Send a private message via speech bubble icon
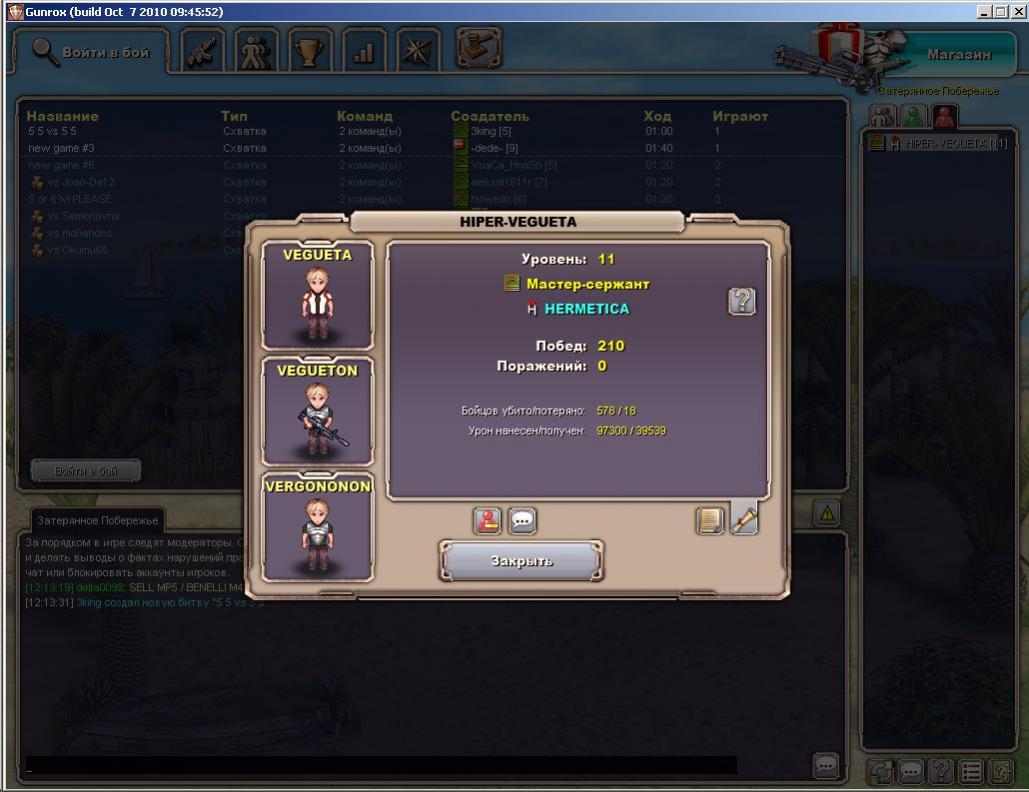Image resolution: width=1029 pixels, height=792 pixels. pyautogui.click(x=522, y=520)
